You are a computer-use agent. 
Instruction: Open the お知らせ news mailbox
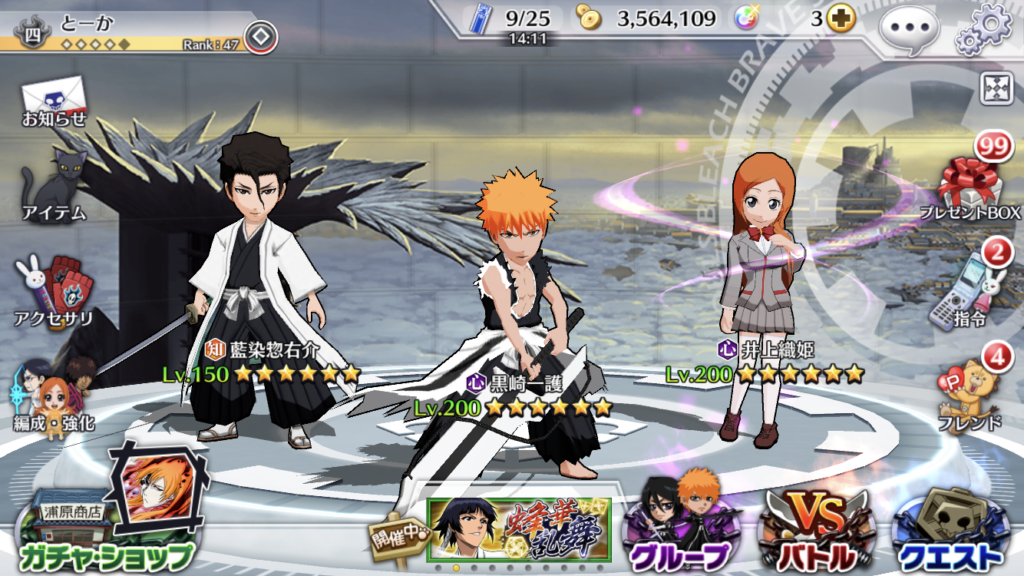pos(55,101)
